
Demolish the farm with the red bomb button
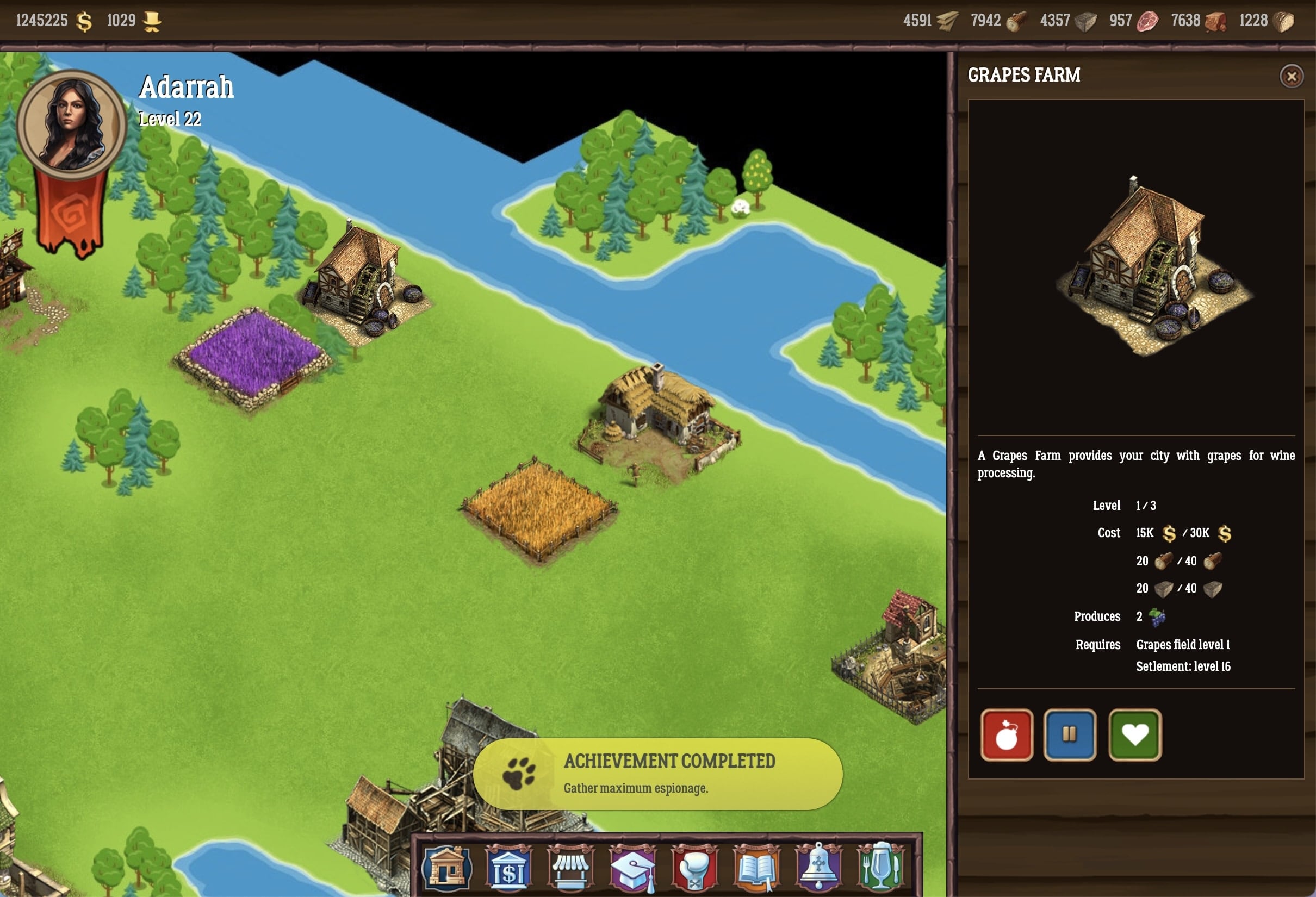[x=1006, y=734]
